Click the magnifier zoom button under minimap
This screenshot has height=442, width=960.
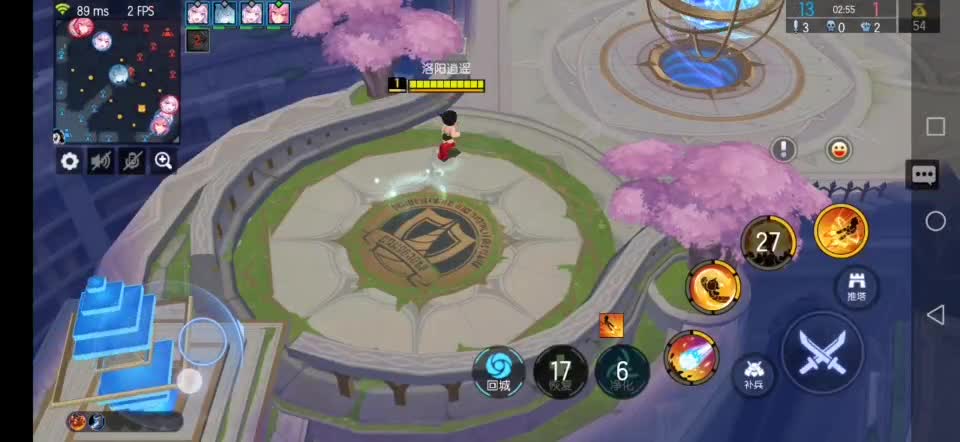tap(164, 161)
